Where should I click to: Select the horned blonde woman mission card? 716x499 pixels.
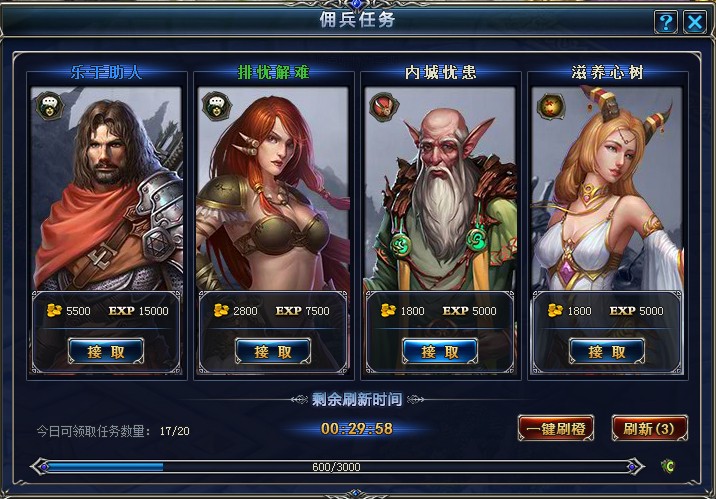[607, 190]
